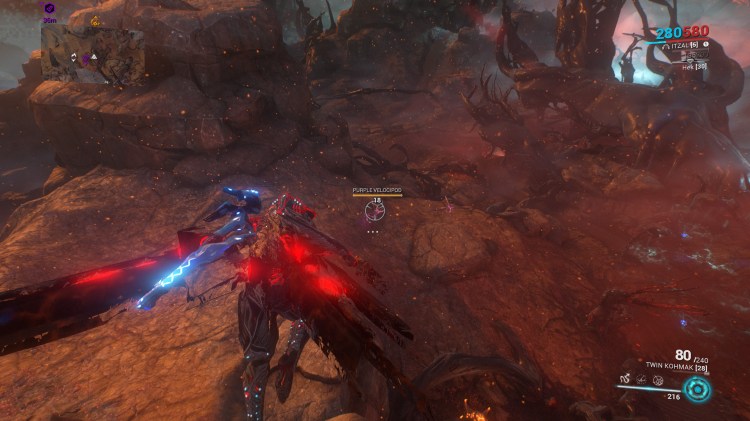Click the glowing blue energy orb
Viewport: 750px width, 421px height.
696,388
